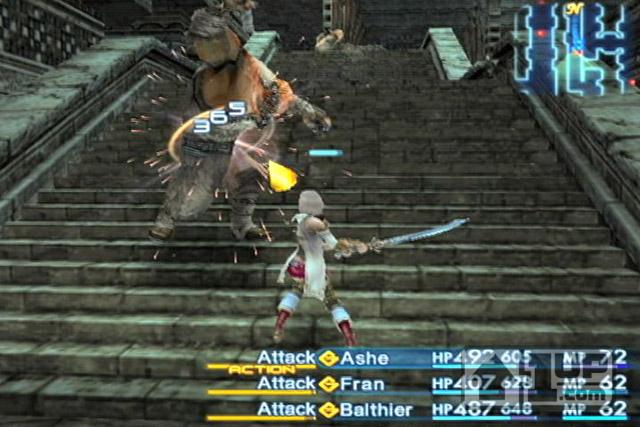Open the area minimap

[x=574, y=47]
